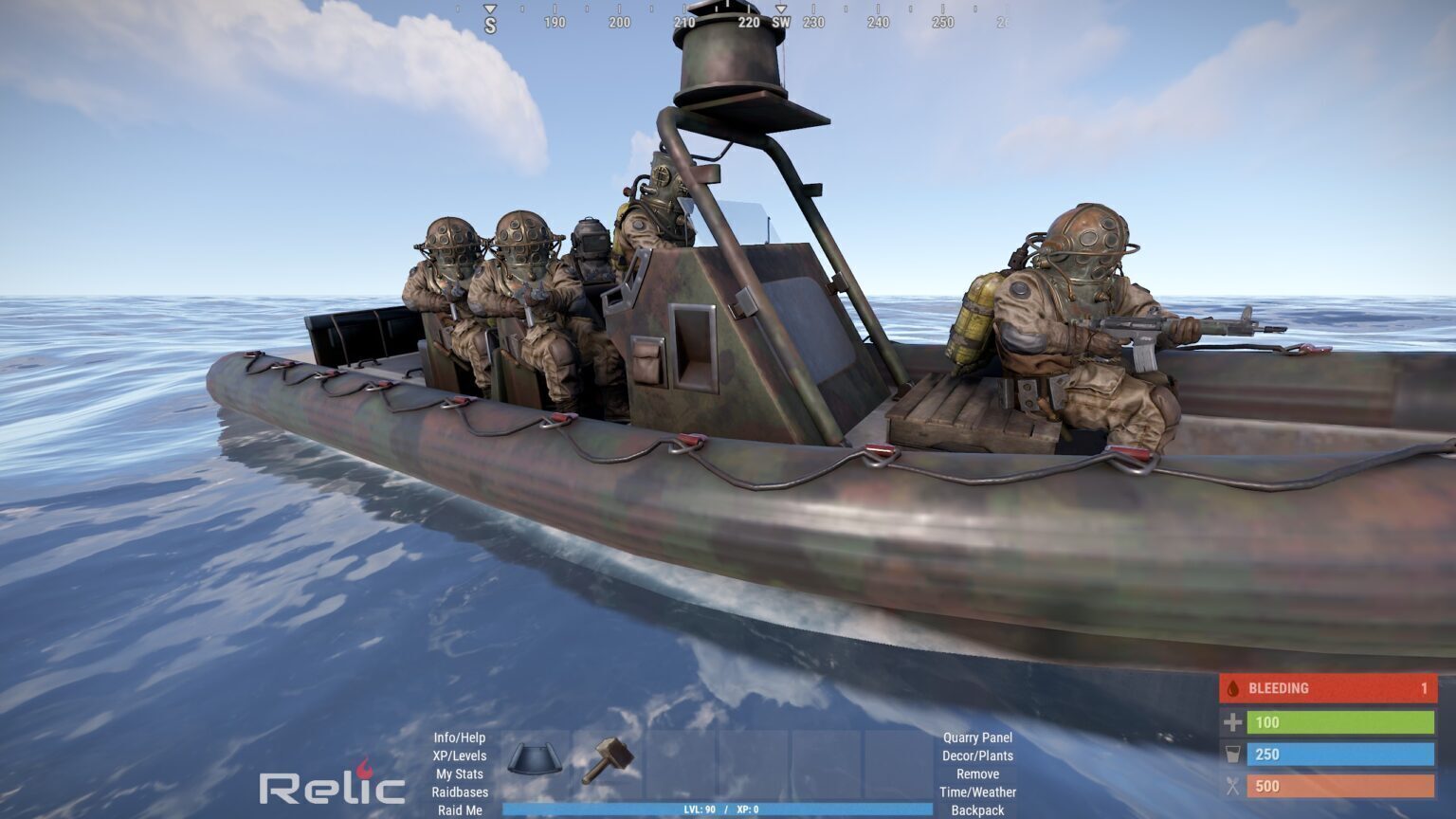Open the Backpack
1456x819 pixels.
pyautogui.click(x=977, y=810)
